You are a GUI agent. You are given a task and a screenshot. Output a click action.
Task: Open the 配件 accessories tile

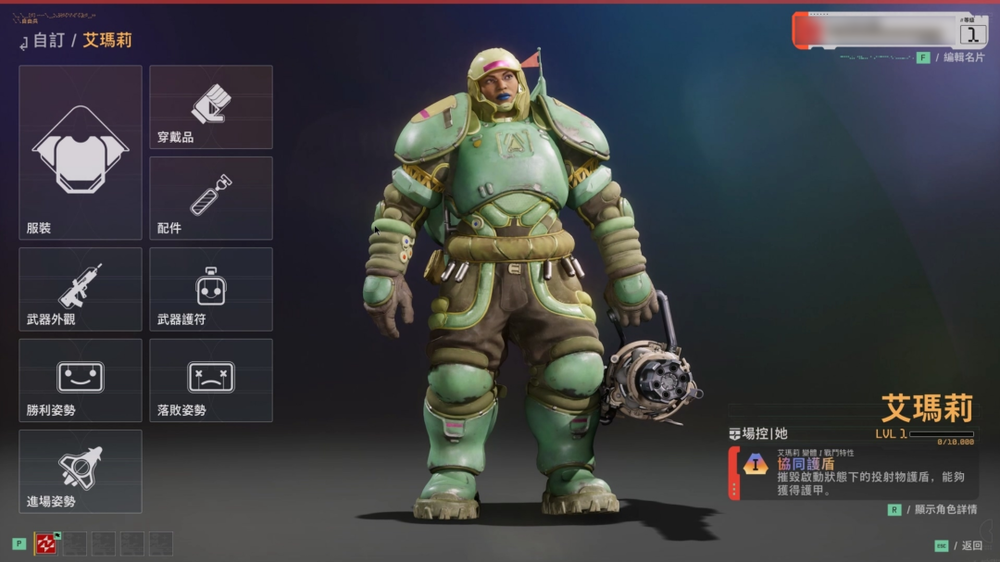click(x=211, y=198)
